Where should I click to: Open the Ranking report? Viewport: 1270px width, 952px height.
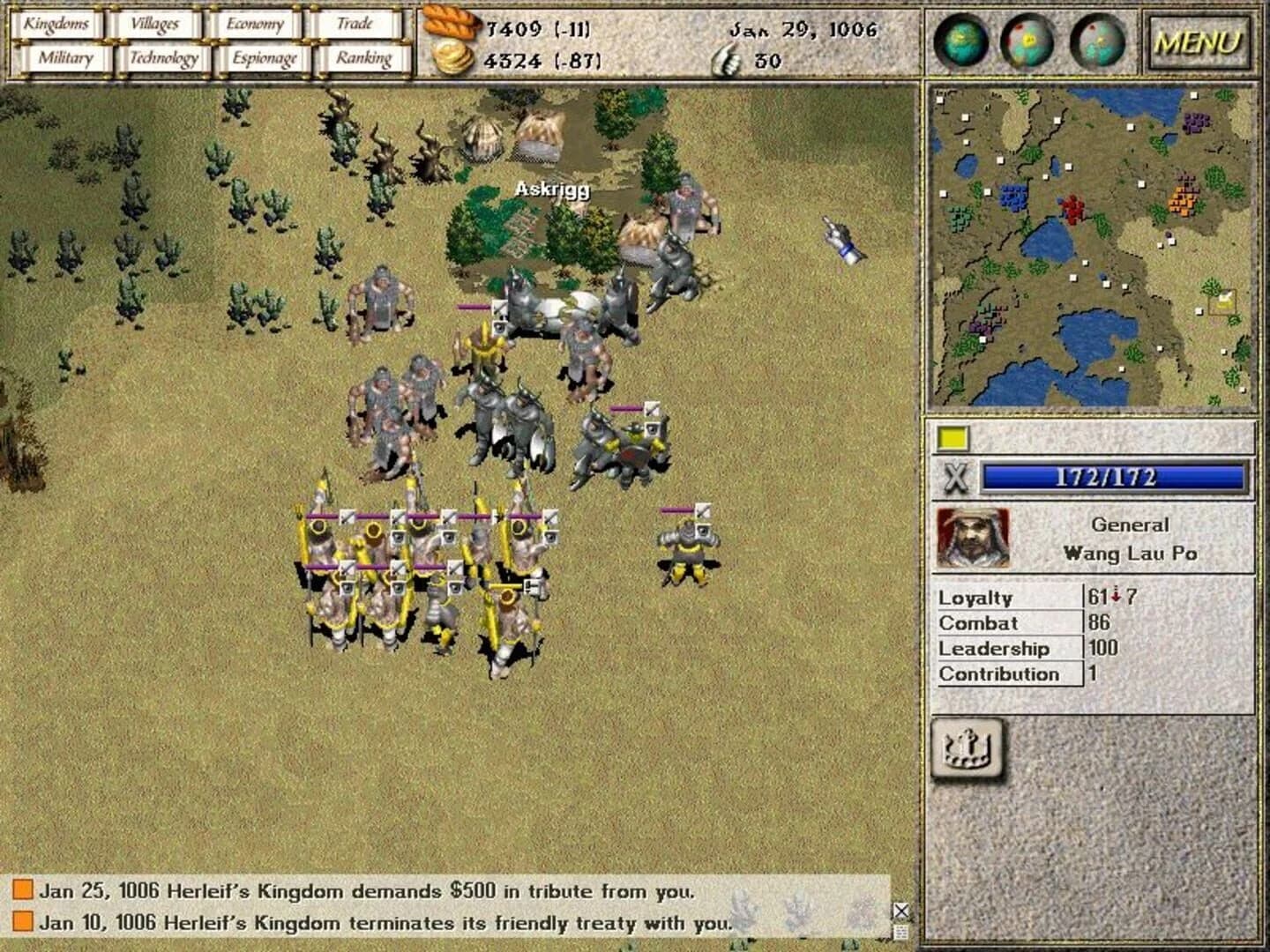tap(363, 57)
